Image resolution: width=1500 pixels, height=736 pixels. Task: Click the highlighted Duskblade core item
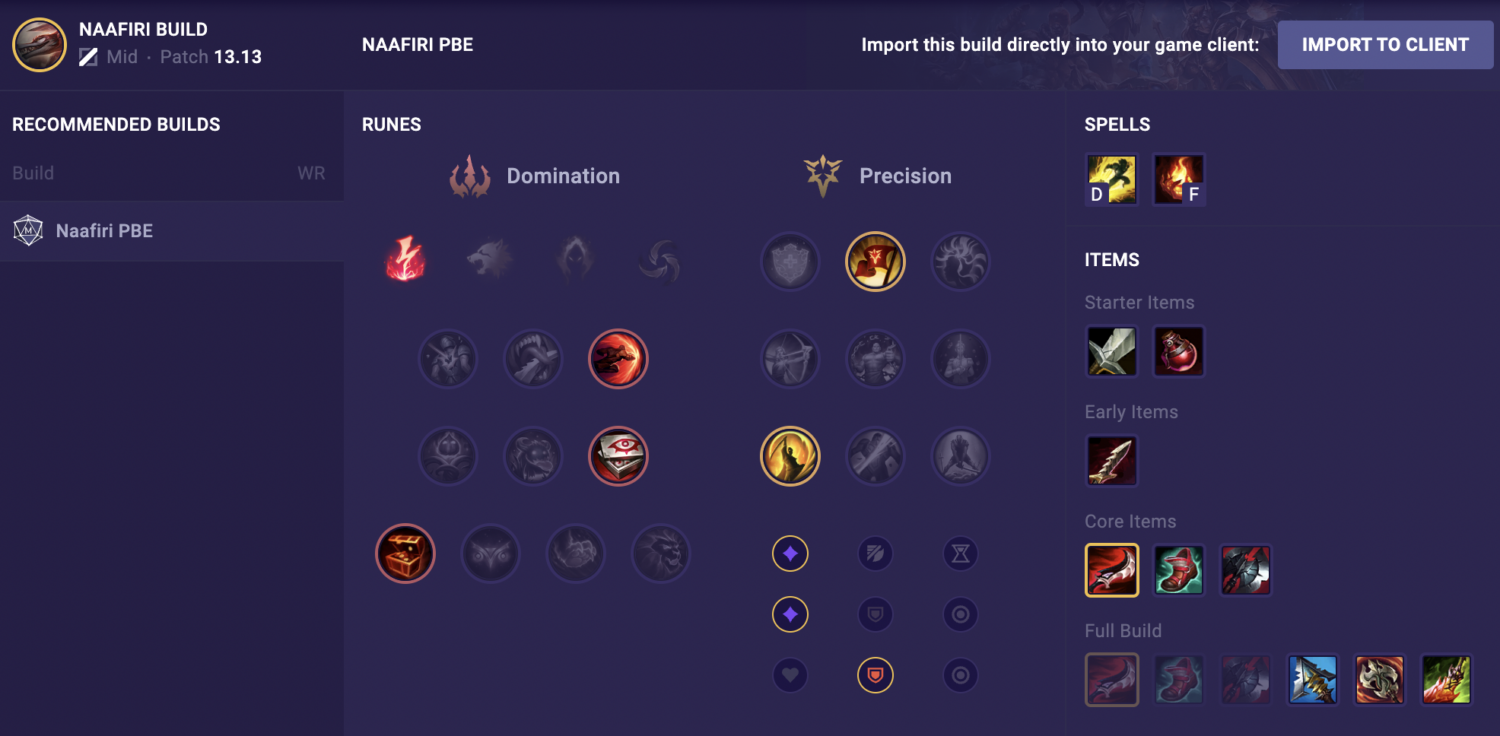pyautogui.click(x=1112, y=570)
